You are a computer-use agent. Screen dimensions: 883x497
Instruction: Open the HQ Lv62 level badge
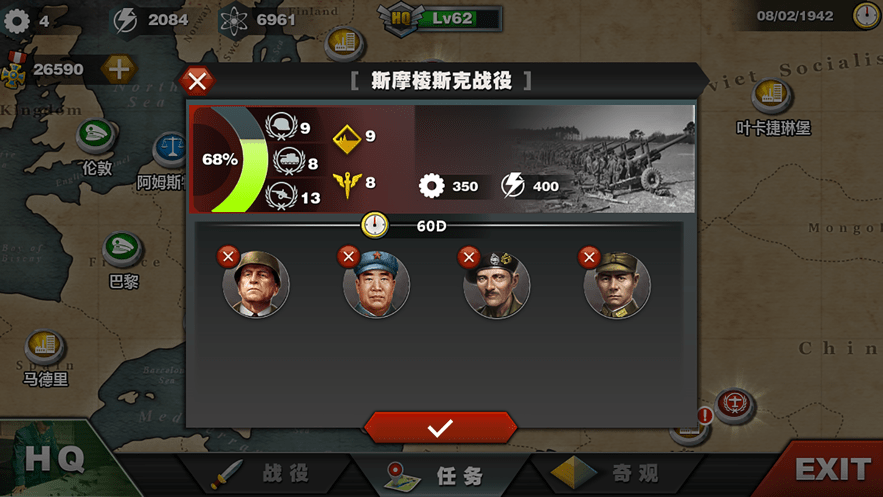(x=440, y=18)
